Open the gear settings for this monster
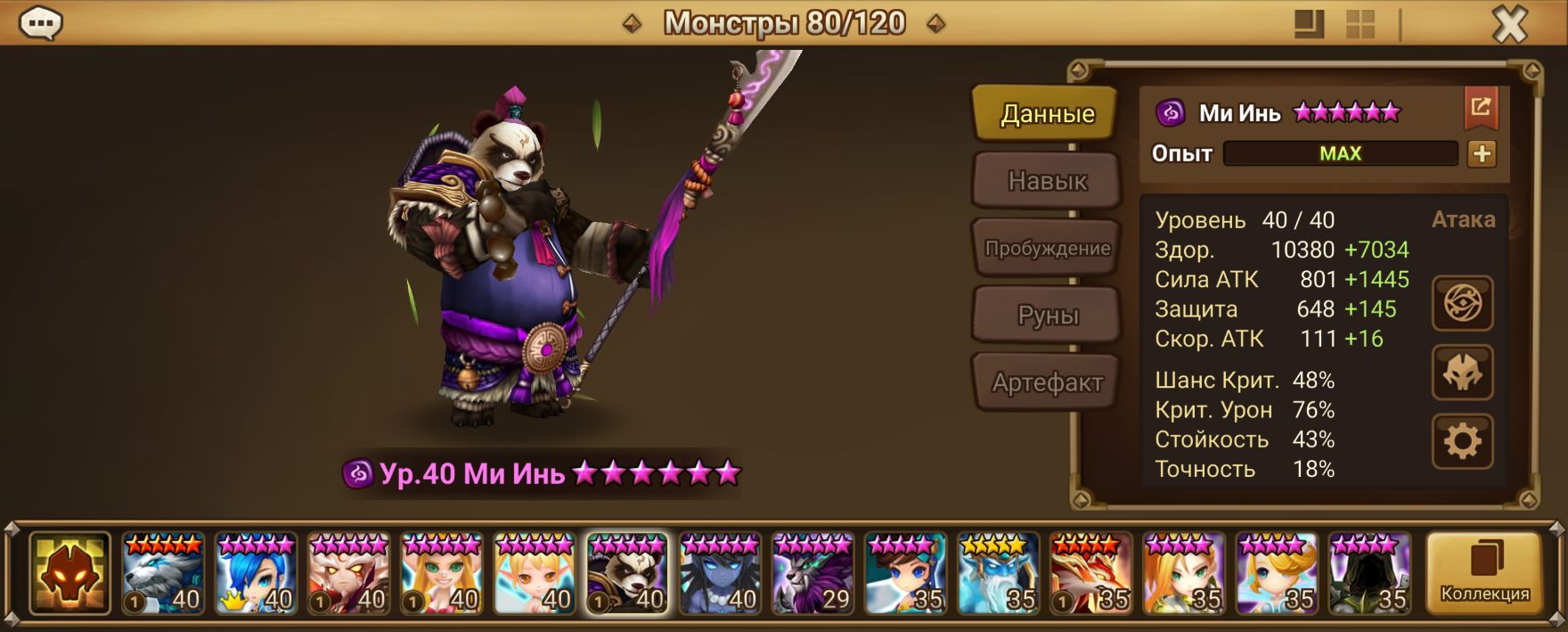 (x=1462, y=441)
